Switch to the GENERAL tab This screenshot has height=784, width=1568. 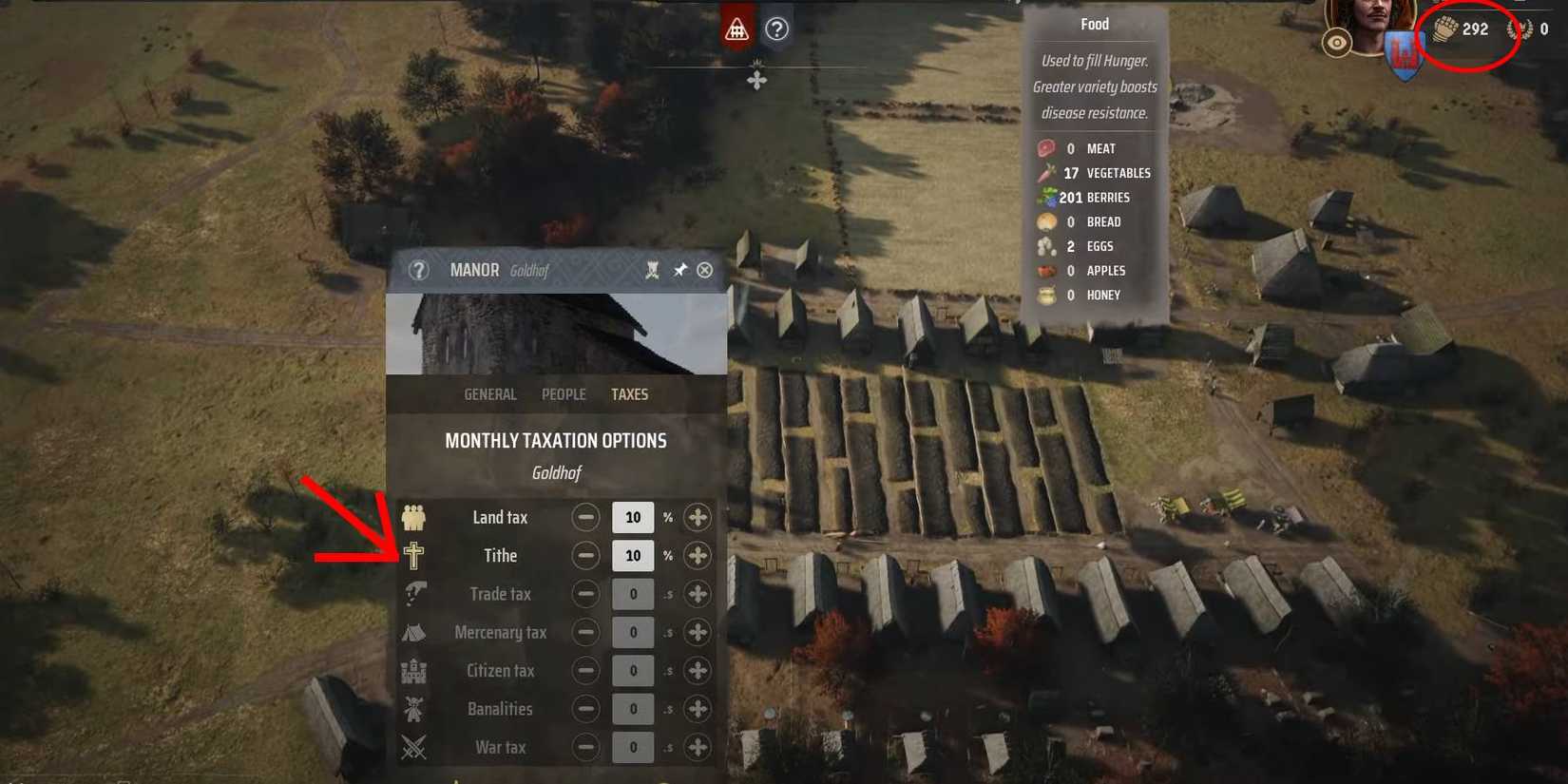tap(489, 394)
